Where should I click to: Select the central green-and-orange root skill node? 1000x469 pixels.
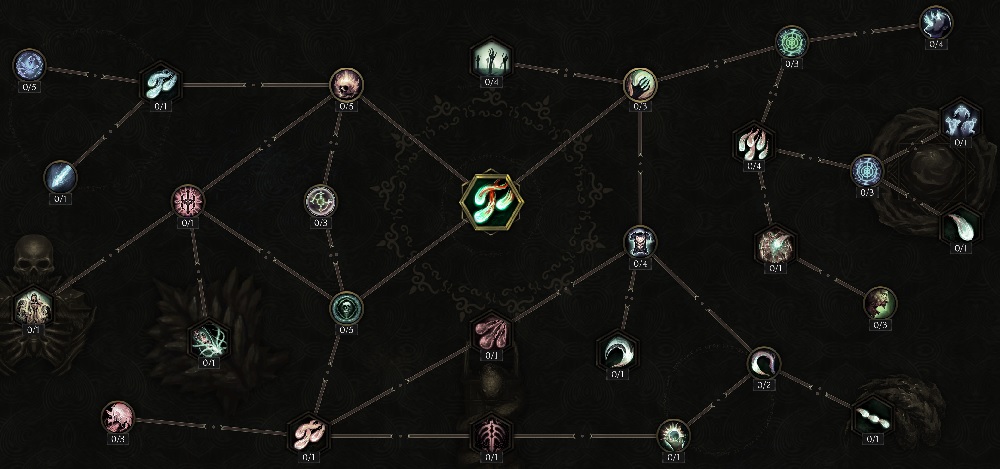coord(490,197)
